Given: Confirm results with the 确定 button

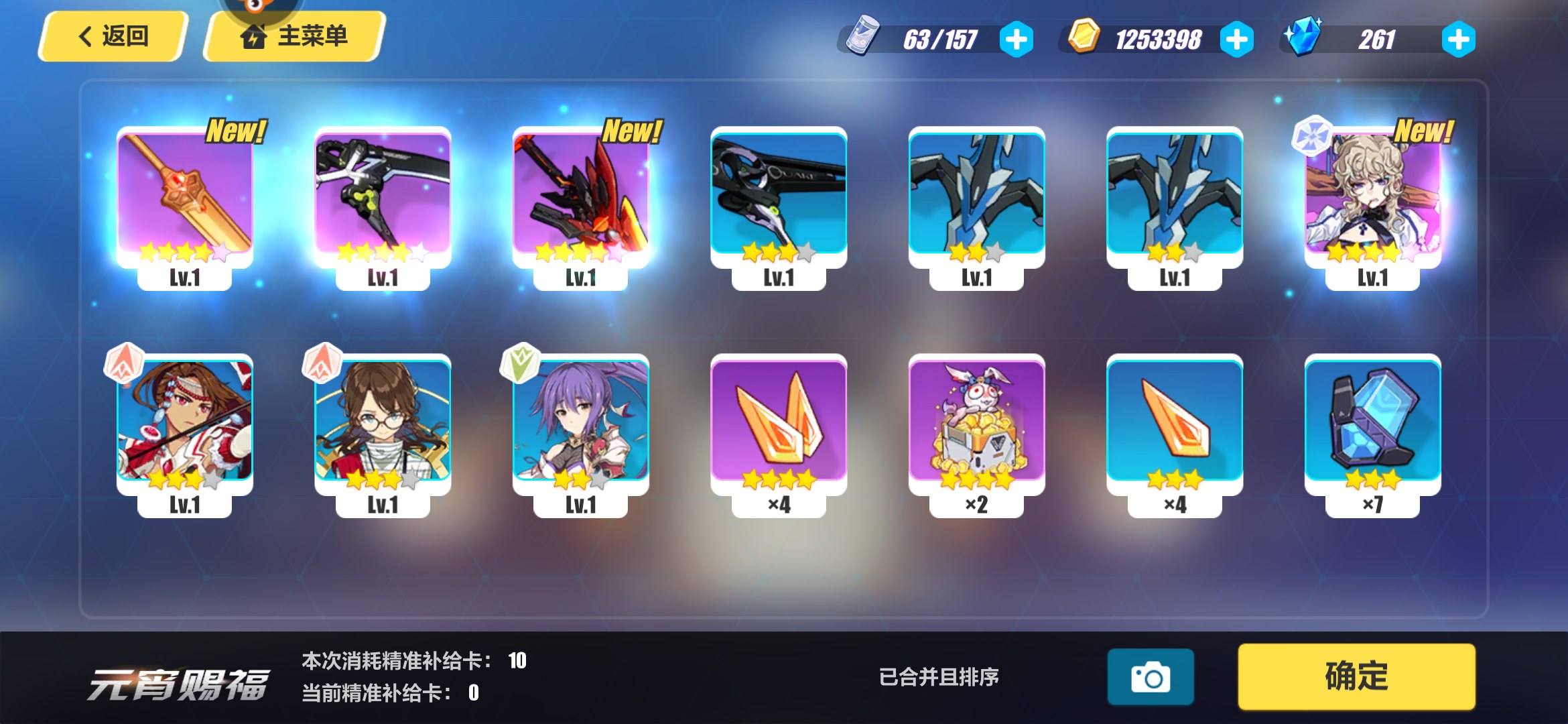Looking at the screenshot, I should pos(1356,676).
